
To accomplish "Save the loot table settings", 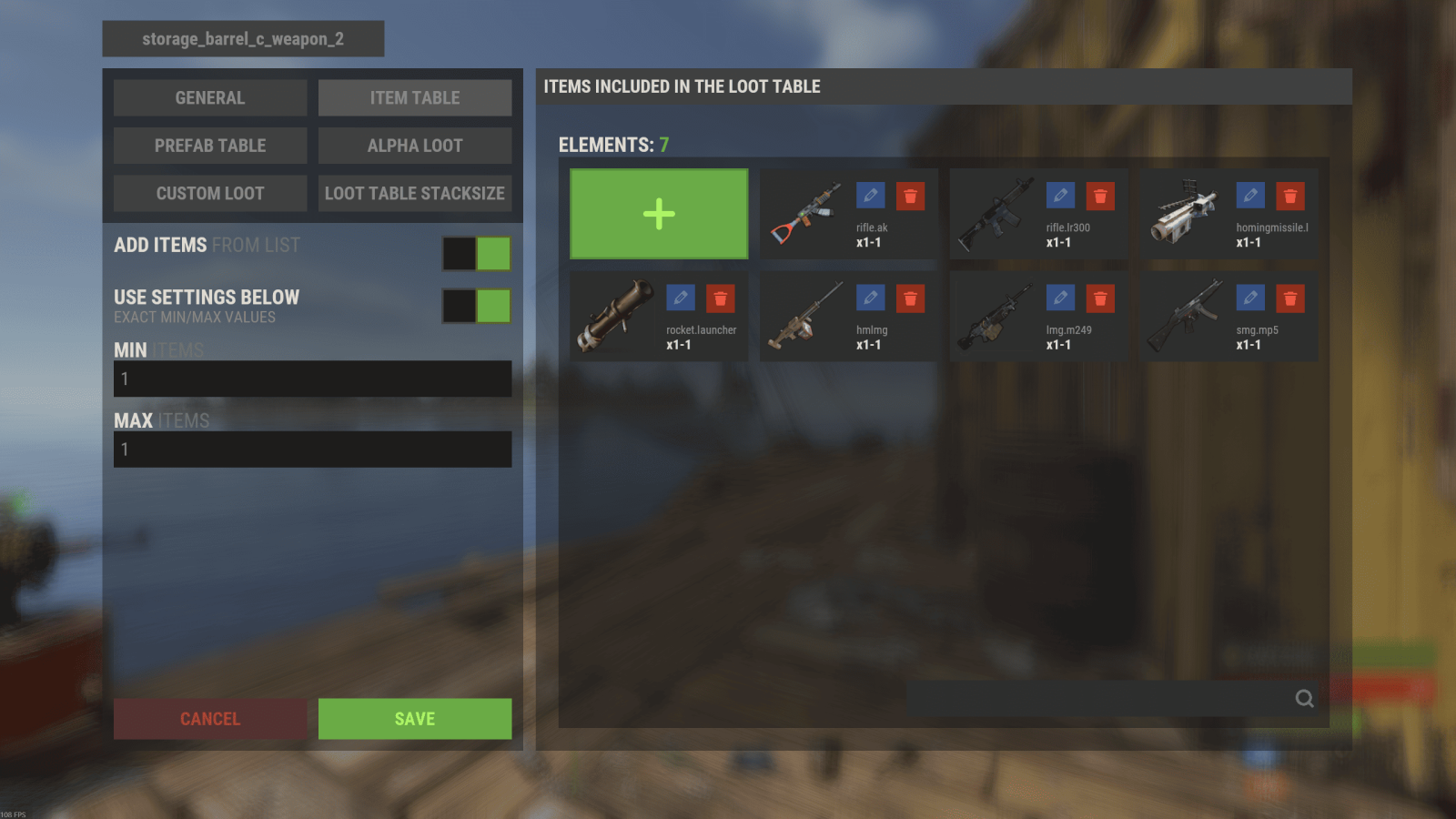I will pyautogui.click(x=415, y=719).
